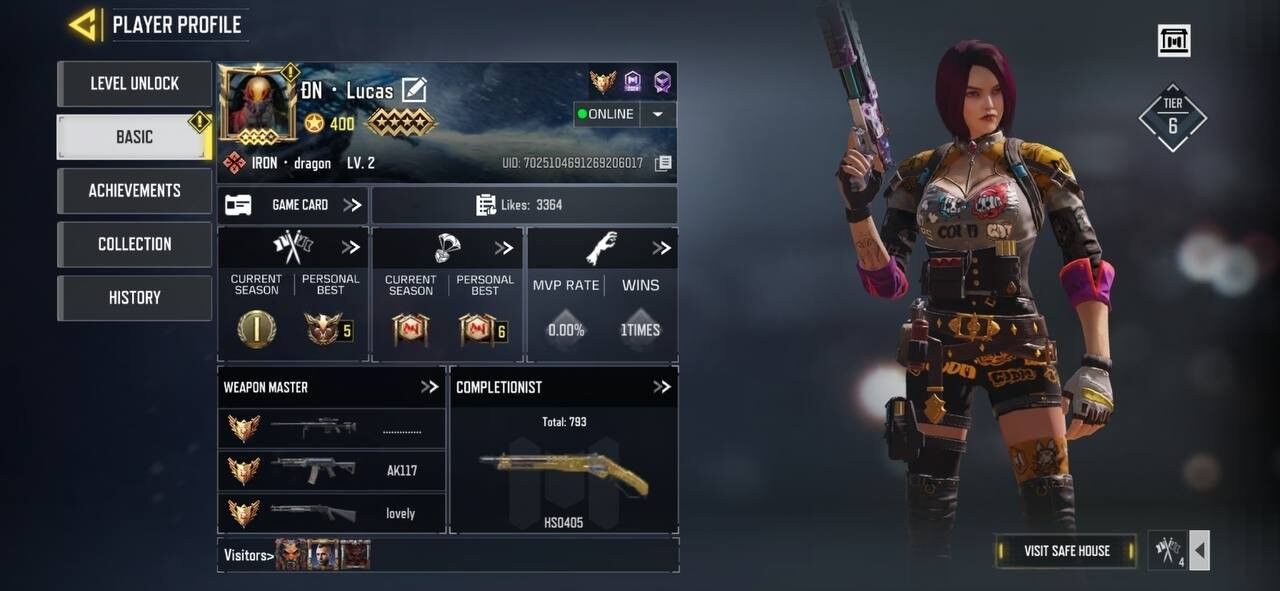Open the Achievements tab
Screen dimensions: 1280x591
(x=134, y=190)
